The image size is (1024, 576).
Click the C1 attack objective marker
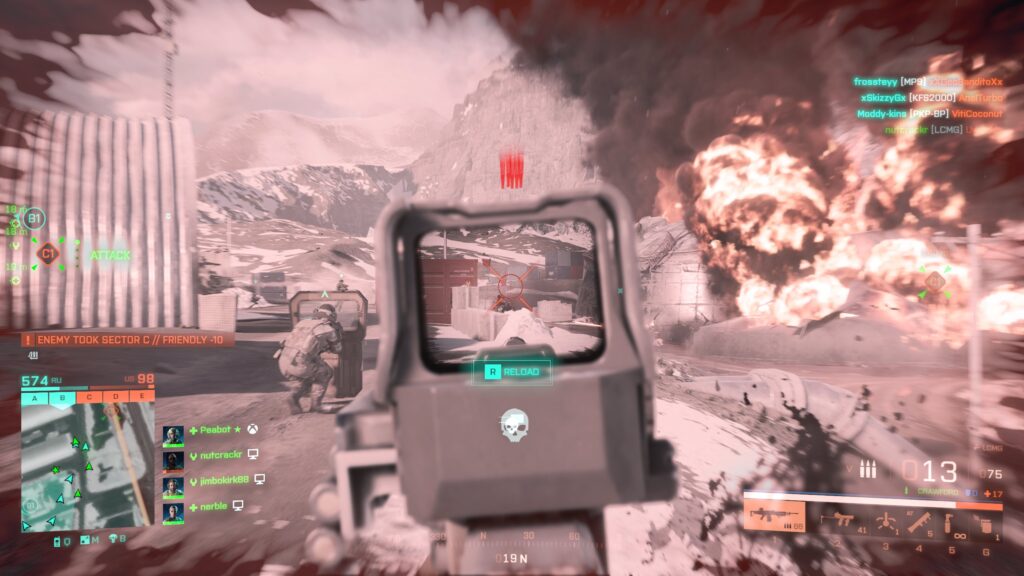click(46, 254)
